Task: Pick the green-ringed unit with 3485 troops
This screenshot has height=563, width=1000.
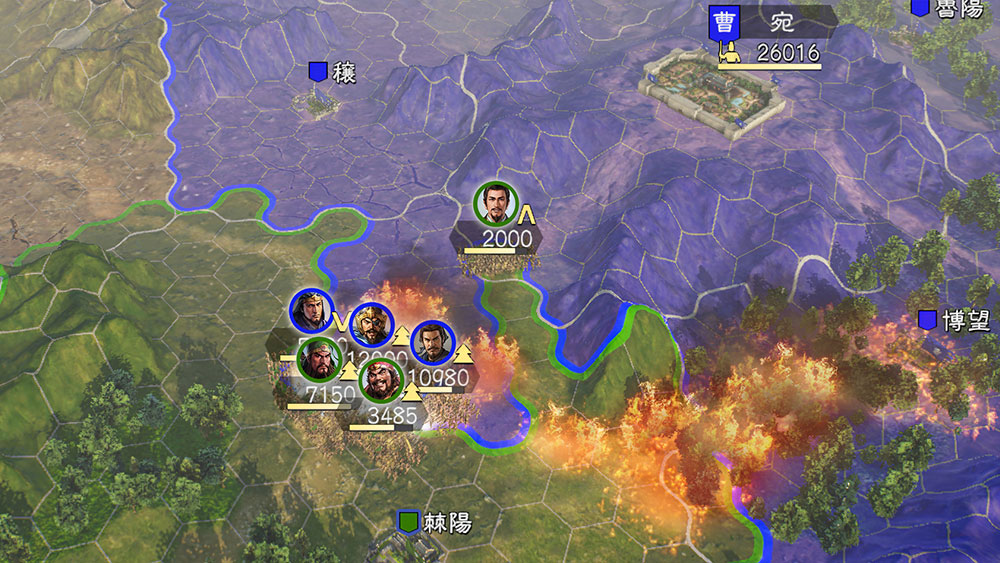Action: point(381,381)
